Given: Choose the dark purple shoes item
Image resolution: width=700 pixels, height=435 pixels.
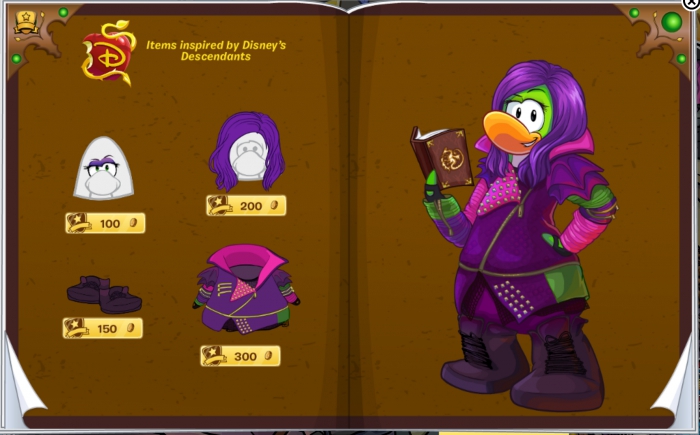Looking at the screenshot, I should 104,293.
